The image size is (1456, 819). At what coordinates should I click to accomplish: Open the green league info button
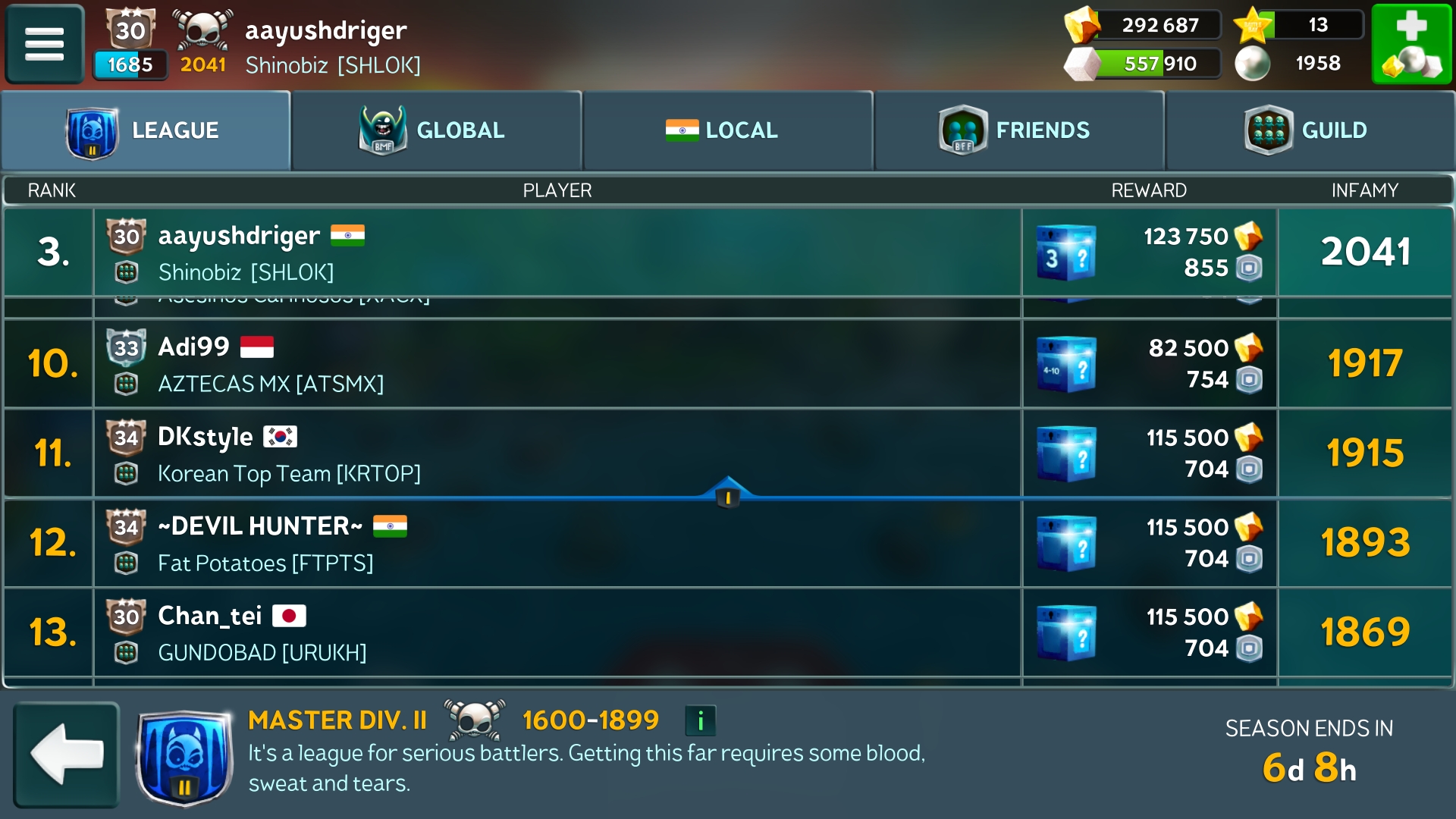[700, 720]
